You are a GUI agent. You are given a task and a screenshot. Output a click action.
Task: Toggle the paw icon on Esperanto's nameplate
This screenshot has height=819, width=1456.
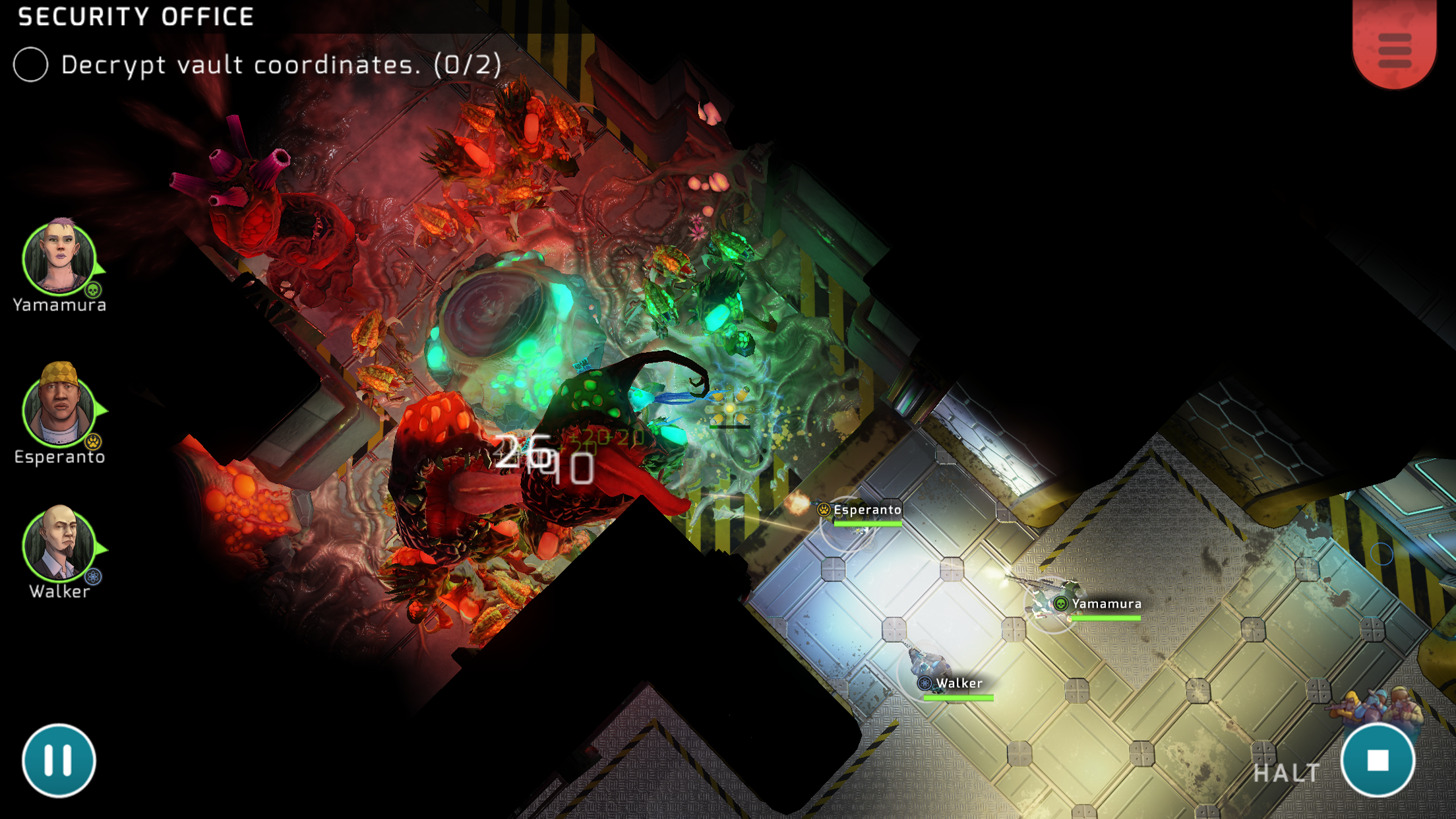824,510
